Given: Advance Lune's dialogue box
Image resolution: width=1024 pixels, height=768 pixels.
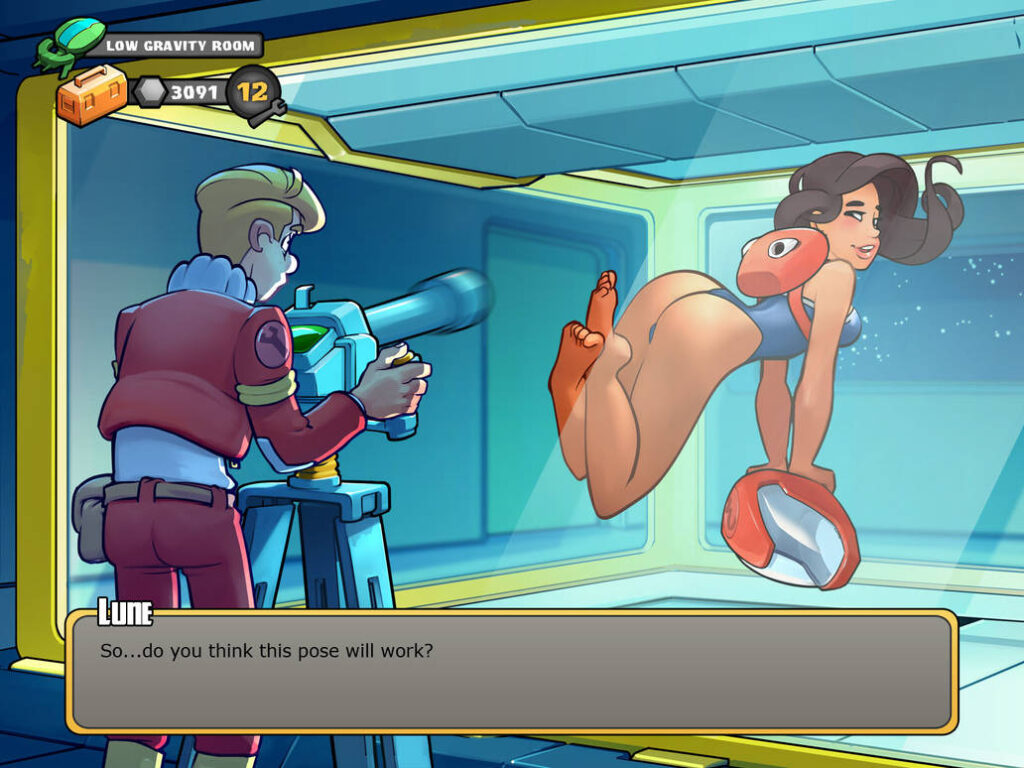Looking at the screenshot, I should (511, 670).
